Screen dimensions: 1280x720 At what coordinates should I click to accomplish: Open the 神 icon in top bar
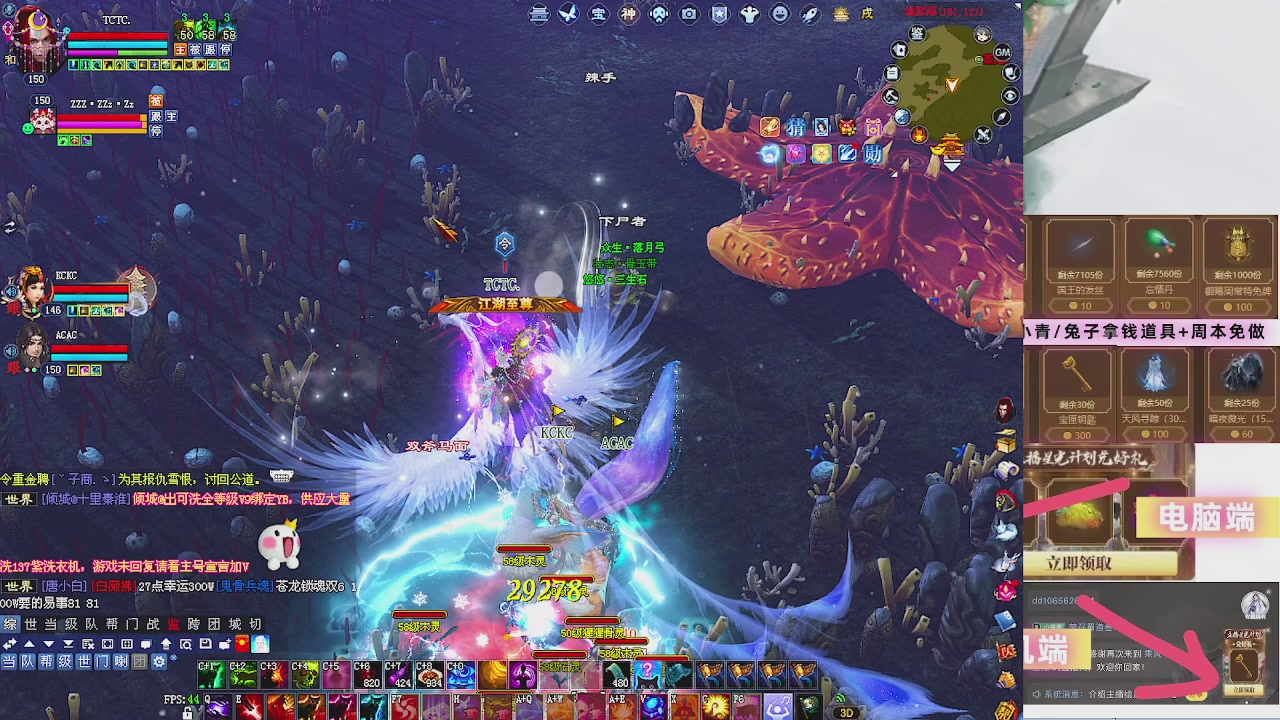(628, 14)
